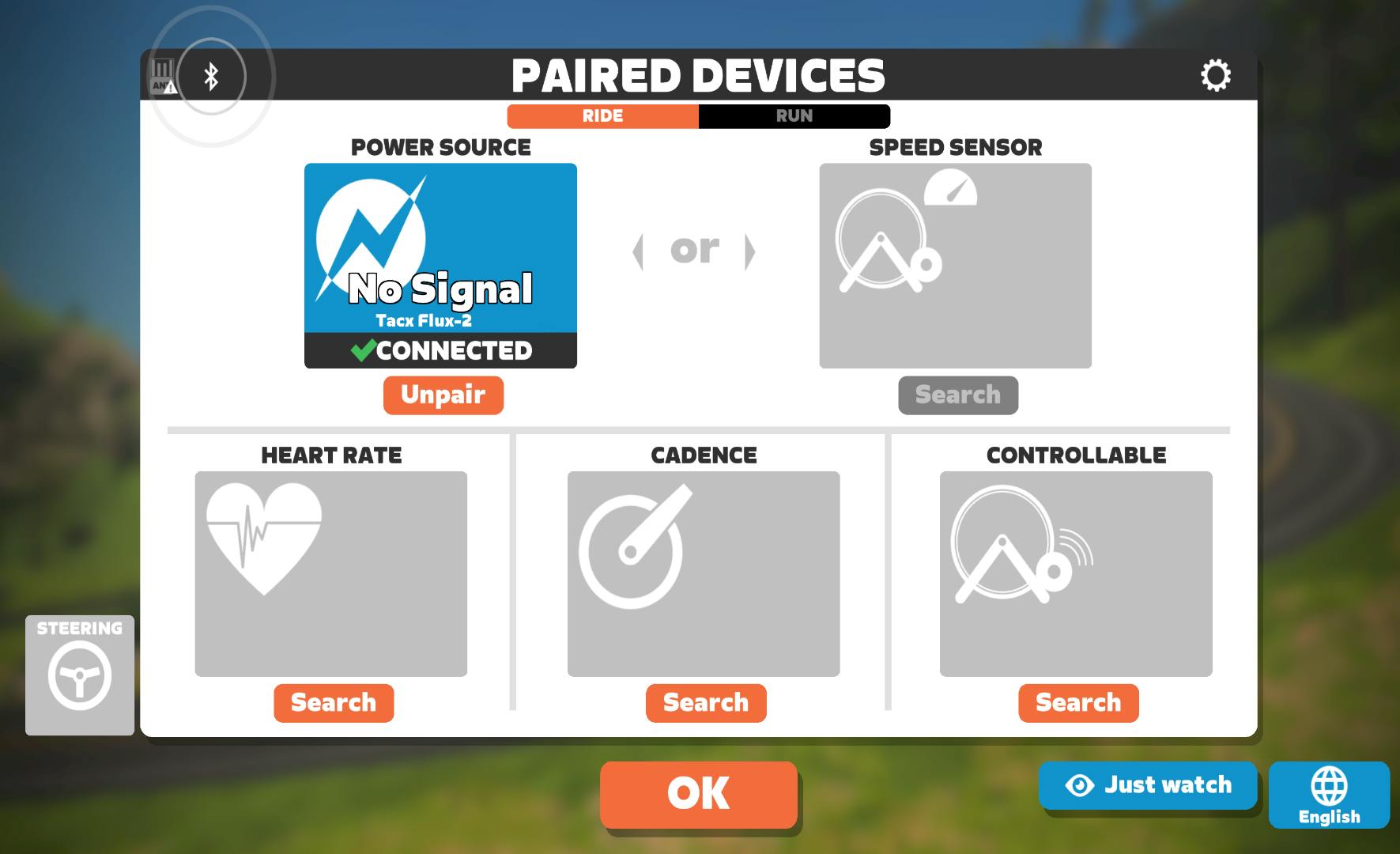Switch to the RUN tab
The height and width of the screenshot is (854, 1400).
(x=794, y=115)
